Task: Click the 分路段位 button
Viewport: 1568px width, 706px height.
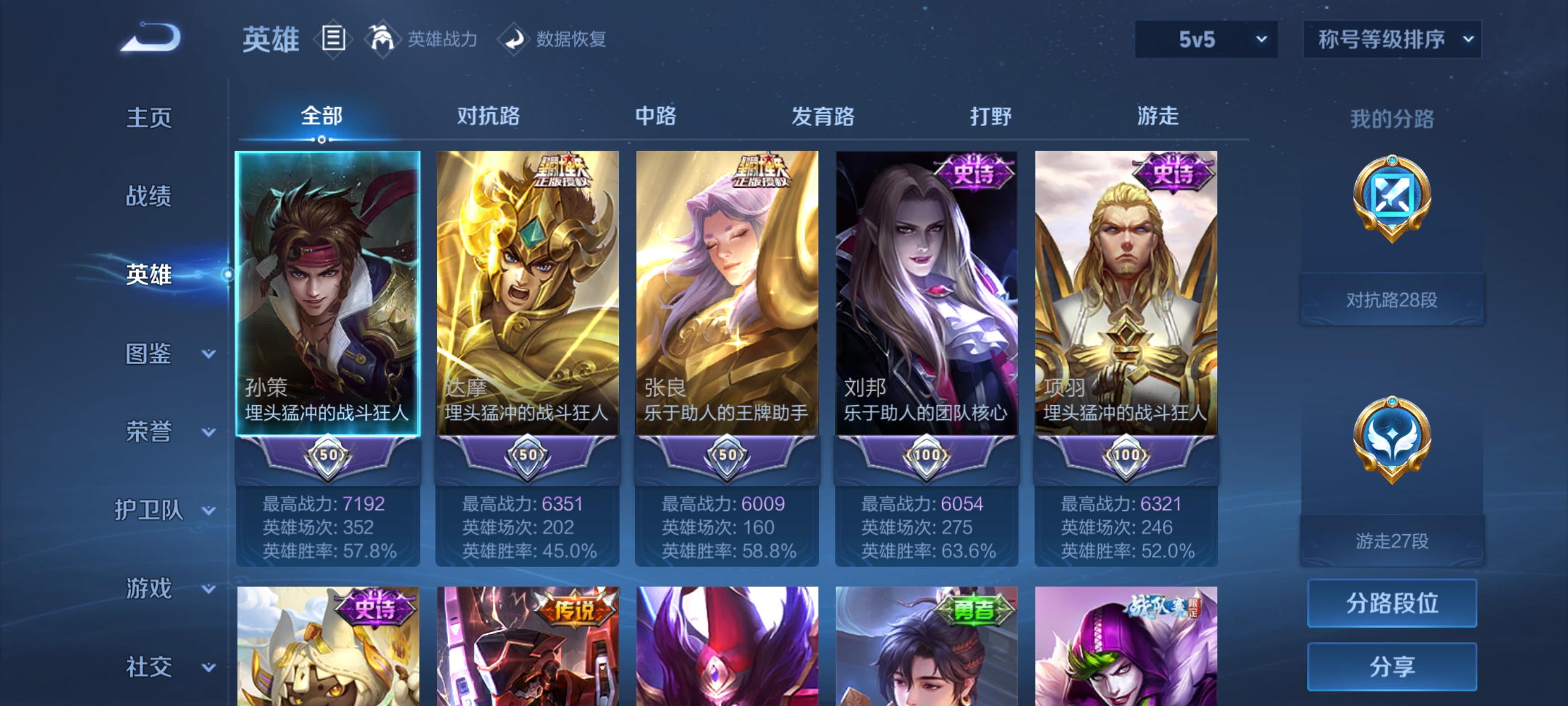Action: click(x=1393, y=604)
